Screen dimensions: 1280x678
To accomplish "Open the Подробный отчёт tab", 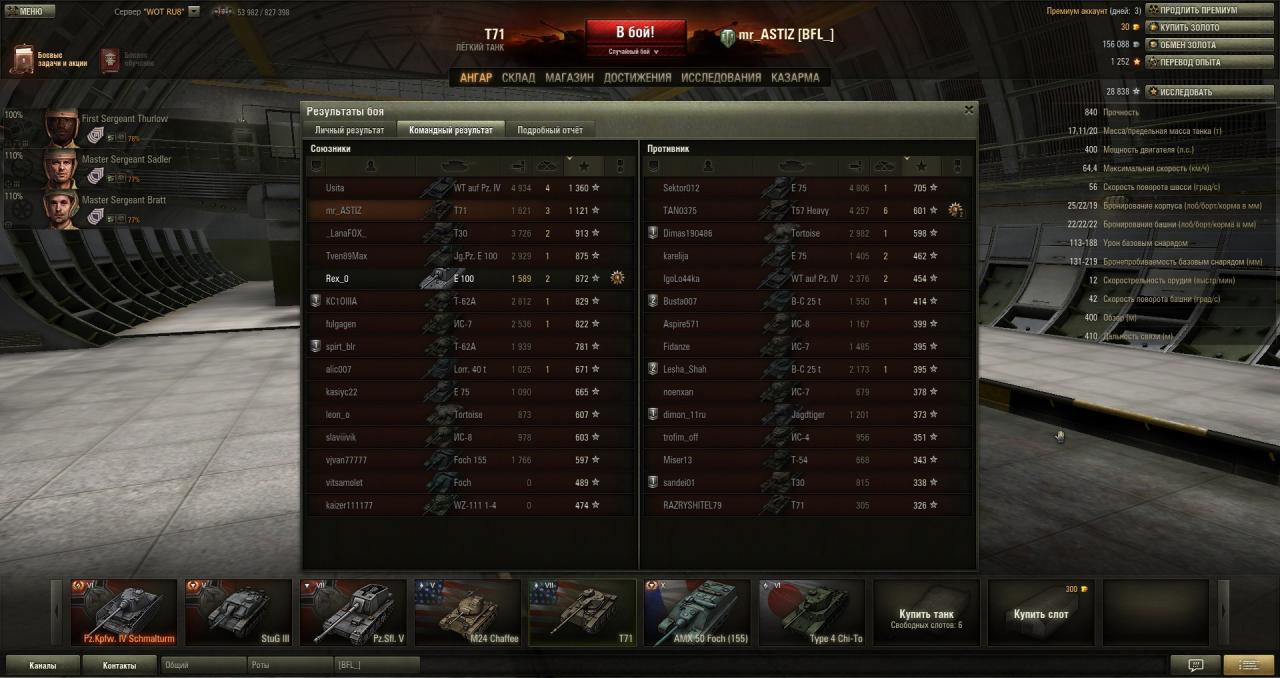I will 550,130.
